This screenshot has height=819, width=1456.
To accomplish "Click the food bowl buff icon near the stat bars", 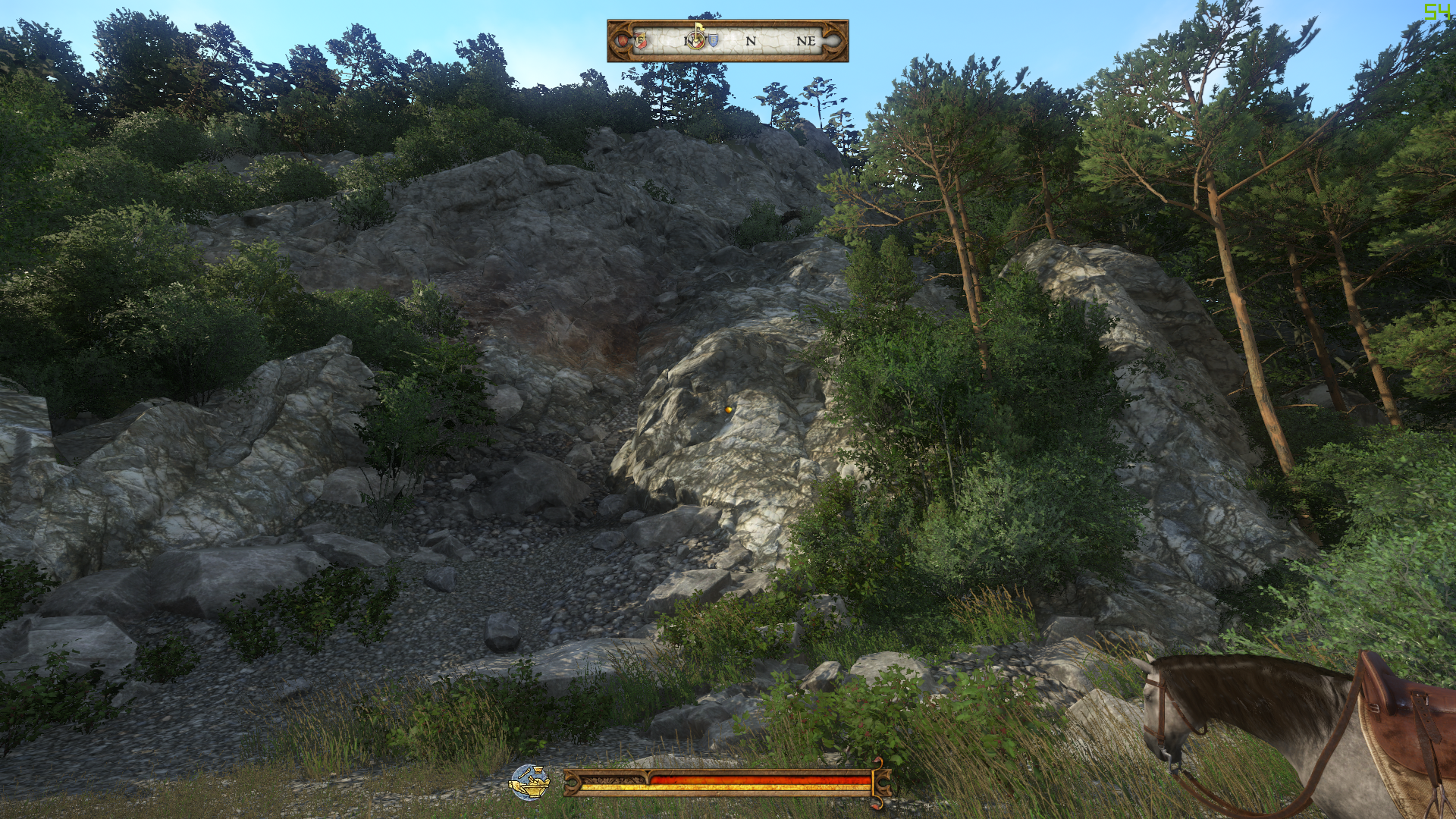I will coord(529,783).
